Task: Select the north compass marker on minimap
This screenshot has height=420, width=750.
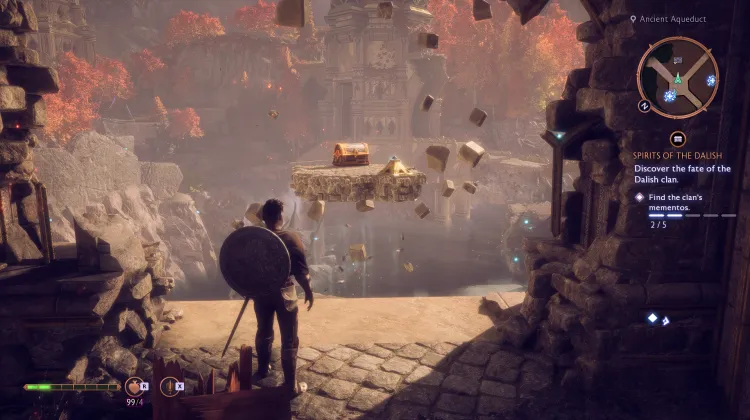Action: tap(645, 104)
